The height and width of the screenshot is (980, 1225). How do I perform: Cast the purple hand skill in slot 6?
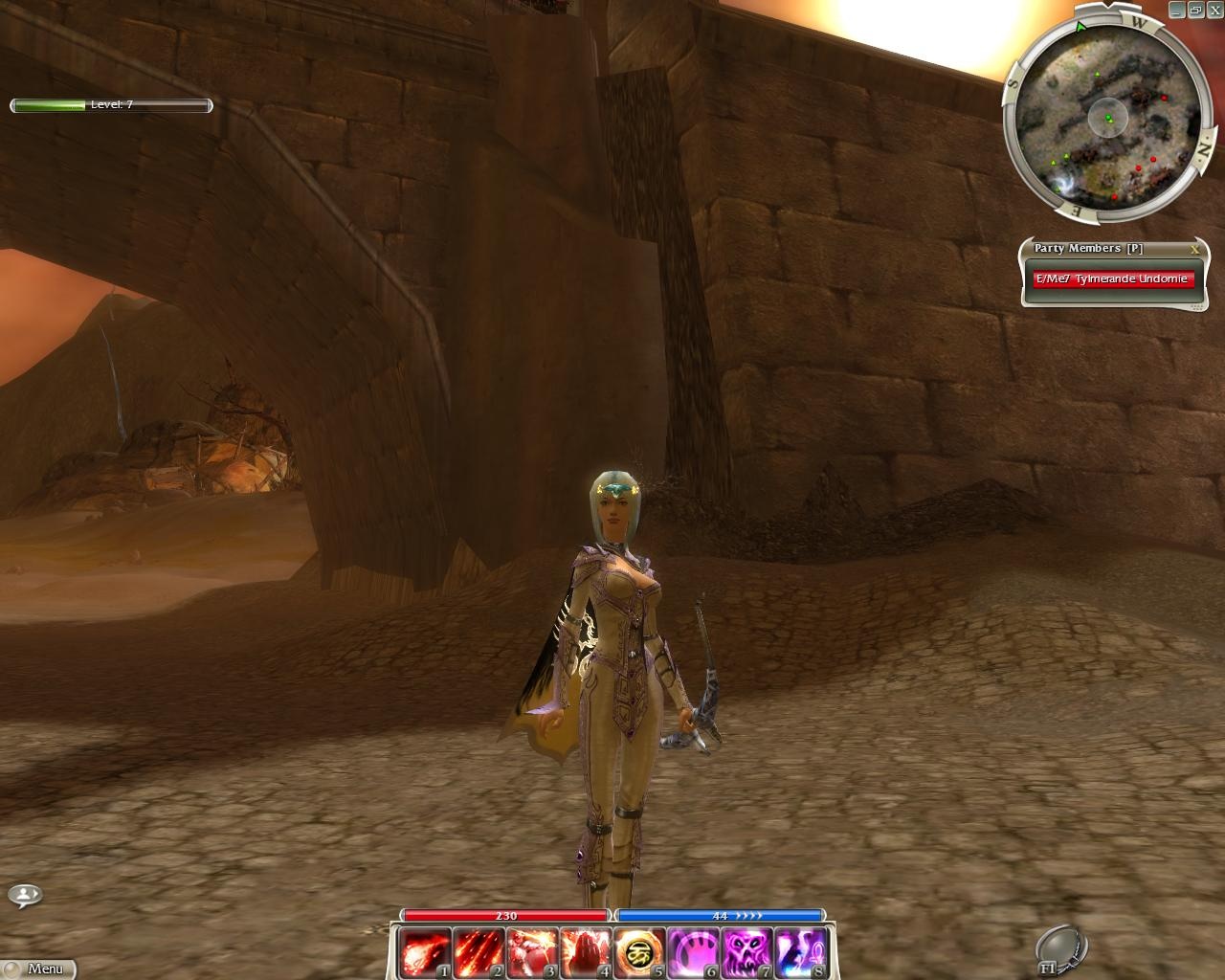click(x=691, y=952)
